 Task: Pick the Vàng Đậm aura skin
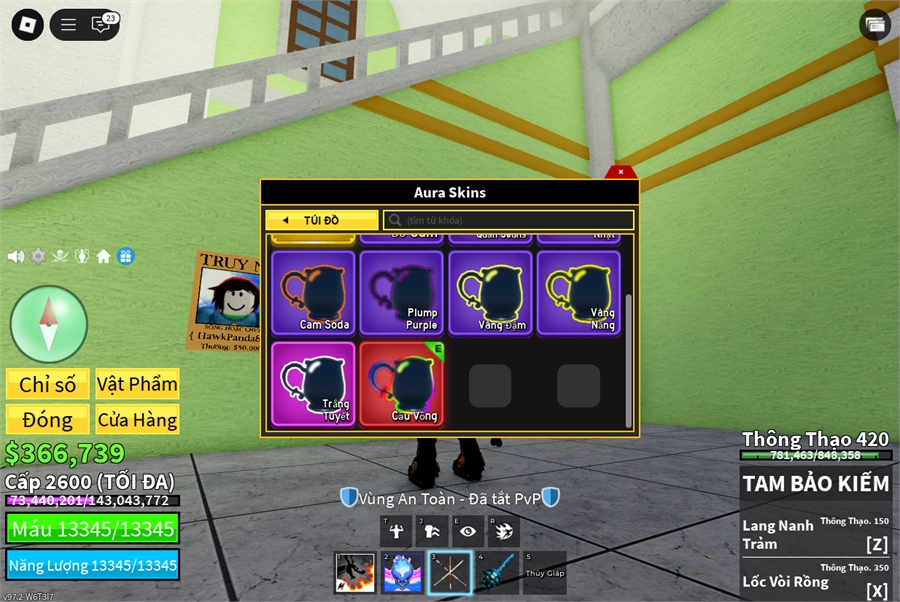coord(490,292)
